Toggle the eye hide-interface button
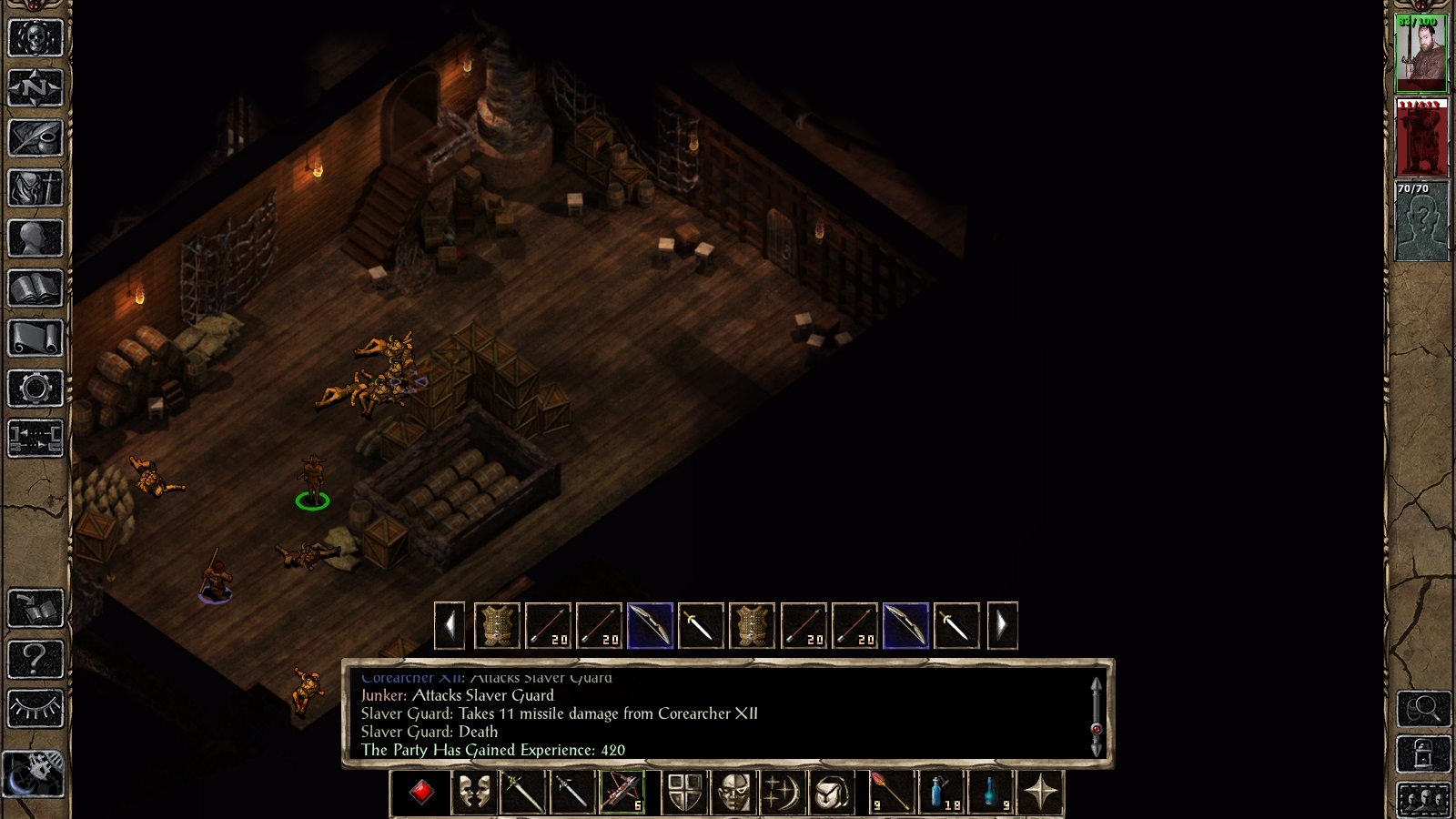1456x819 pixels. click(x=35, y=708)
